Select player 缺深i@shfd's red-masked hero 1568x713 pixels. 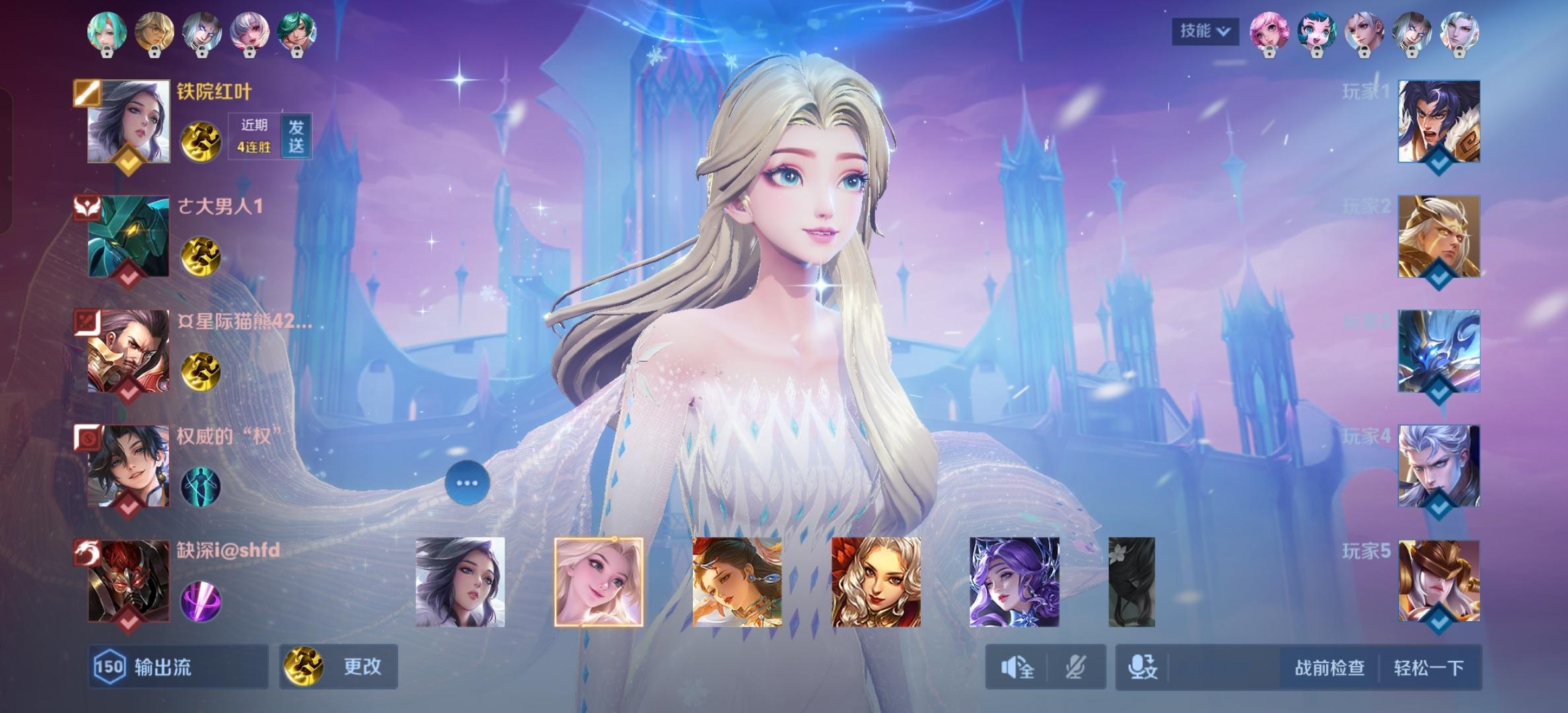click(129, 581)
